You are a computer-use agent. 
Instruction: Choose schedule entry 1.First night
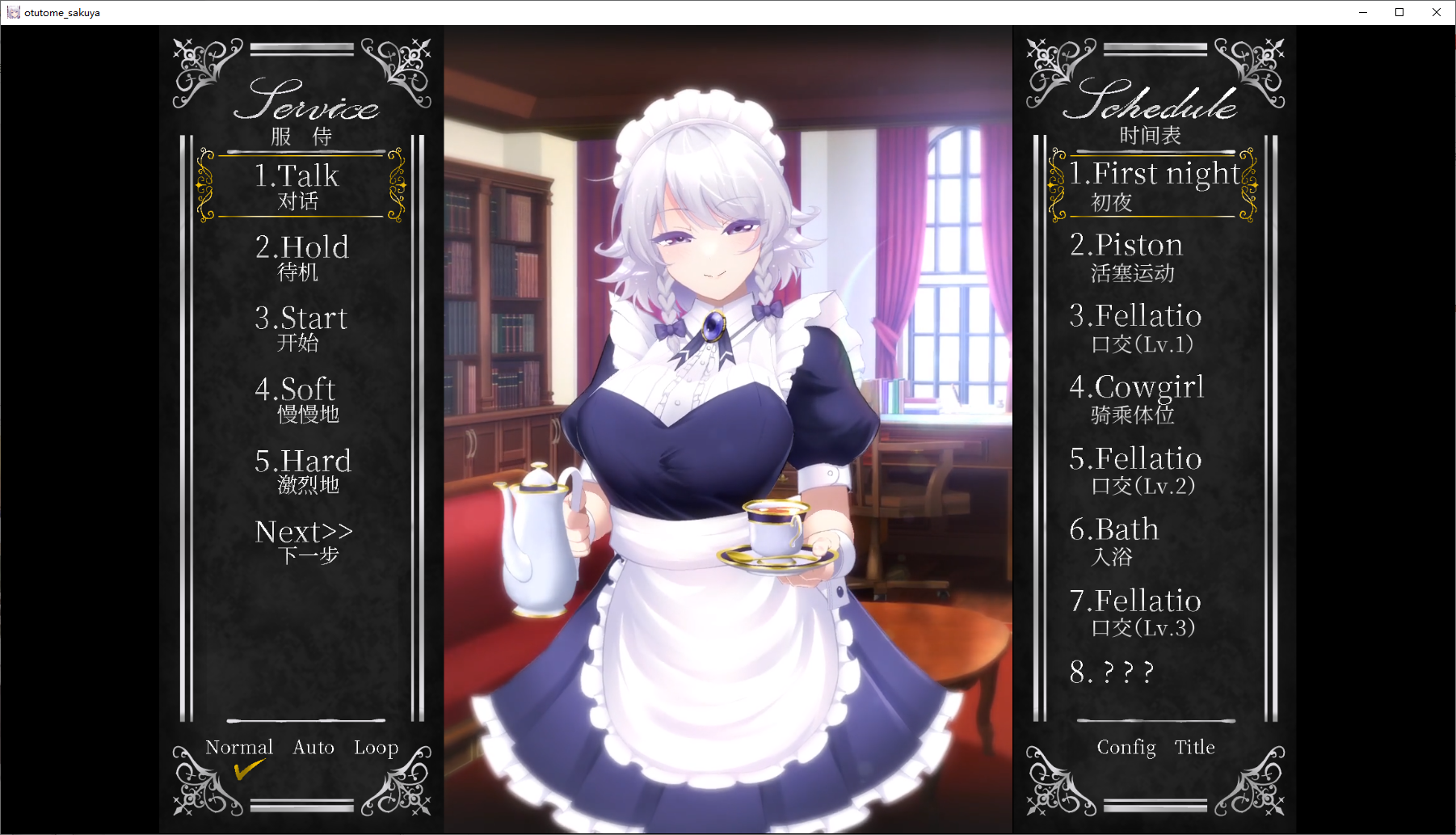pyautogui.click(x=1153, y=186)
